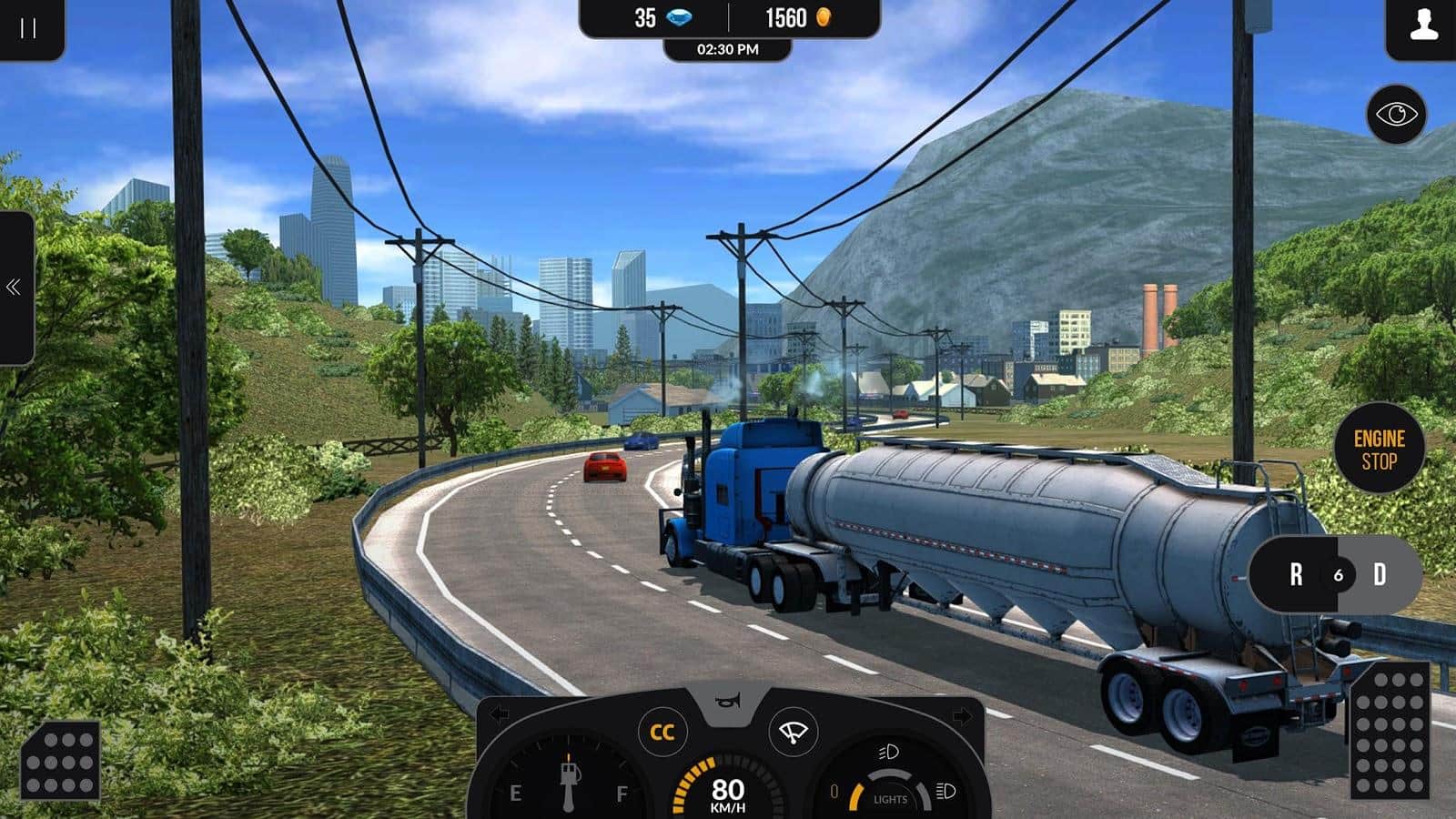Screen dimensions: 1456x819
Task: Tap the diamond counter showing 35
Action: (662, 15)
